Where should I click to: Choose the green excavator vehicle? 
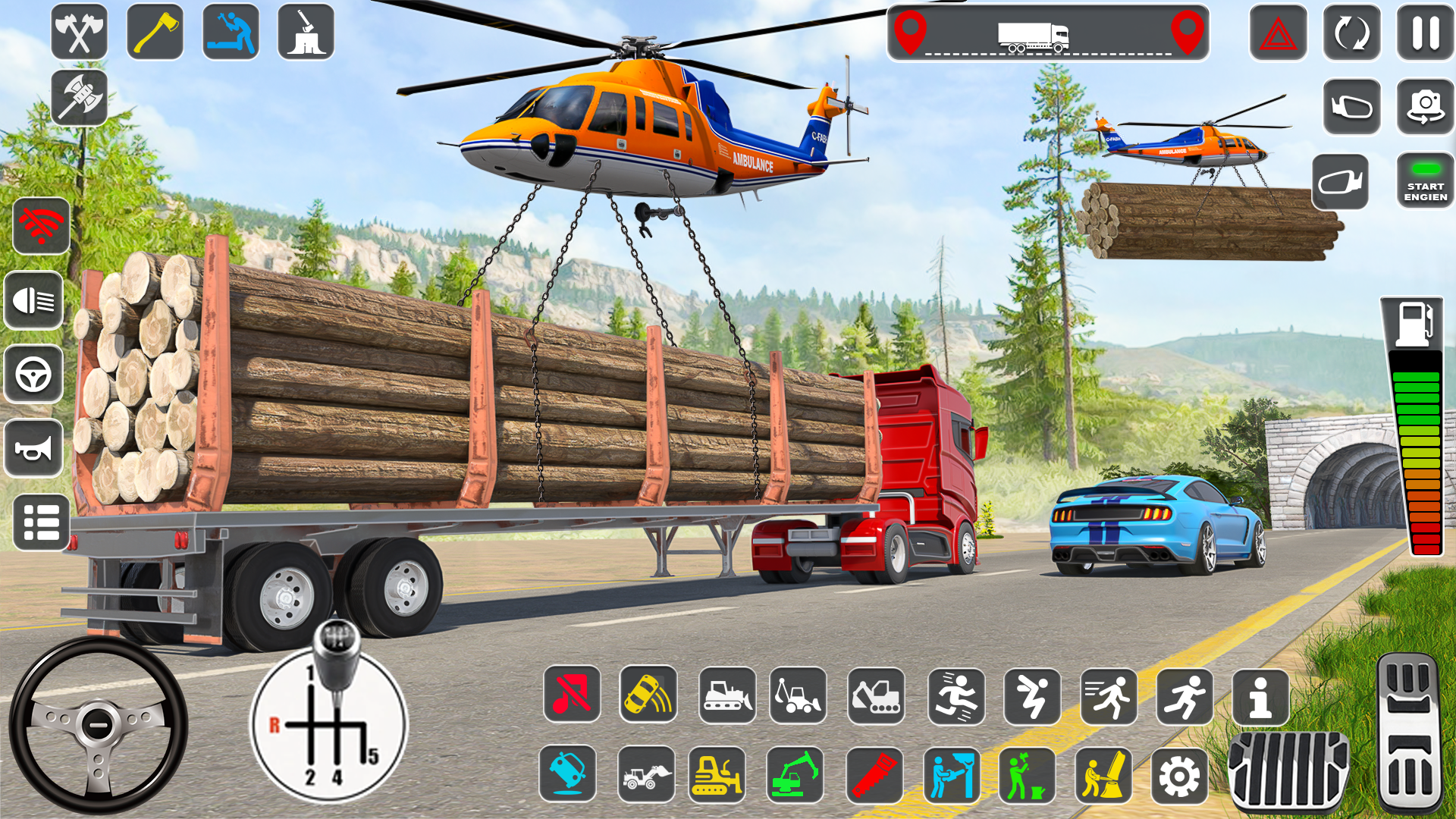(796, 775)
